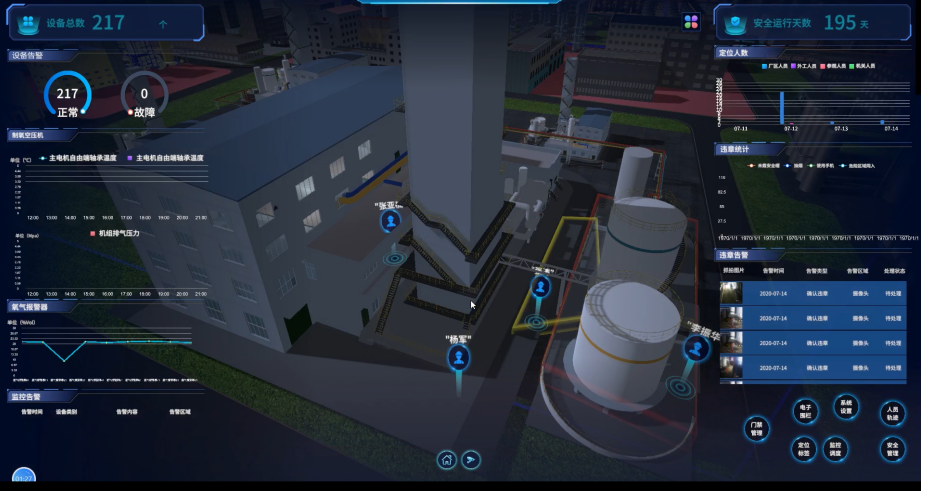Screen dimensions: 925x502
Task: Click the paper-plane navigation icon
Action: [472, 460]
